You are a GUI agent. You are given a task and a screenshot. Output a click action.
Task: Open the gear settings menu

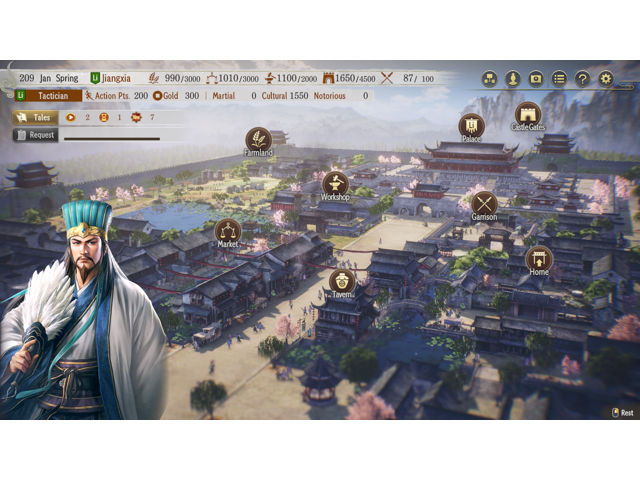point(606,78)
